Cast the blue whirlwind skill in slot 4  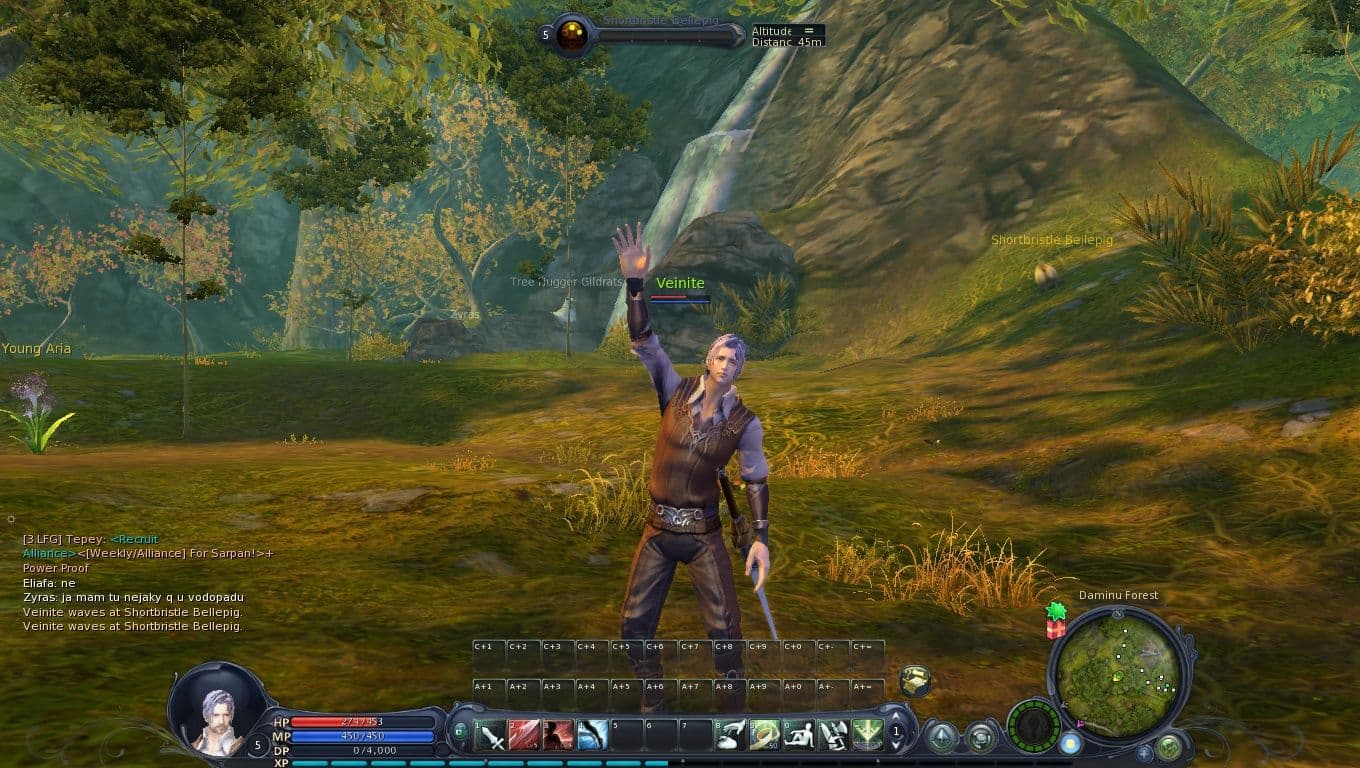593,736
